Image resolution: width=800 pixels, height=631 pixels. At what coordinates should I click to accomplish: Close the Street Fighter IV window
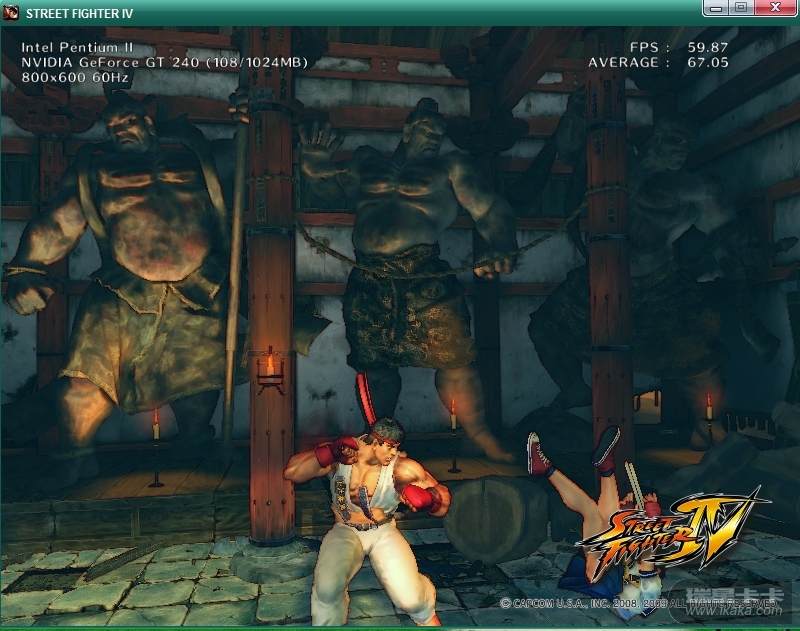(x=774, y=8)
